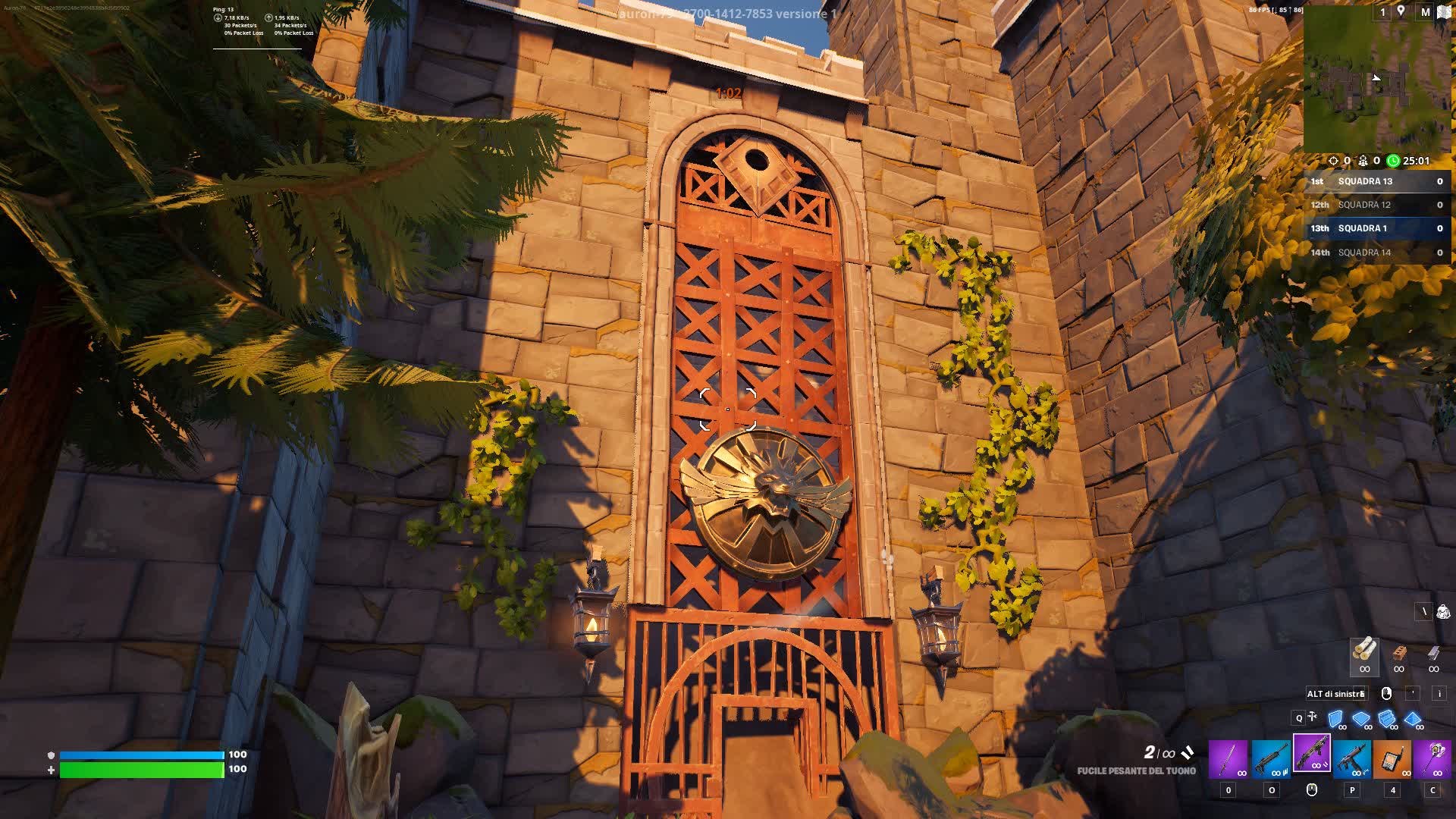Open the full map via the M icon
The image size is (1456, 819).
(x=1425, y=12)
